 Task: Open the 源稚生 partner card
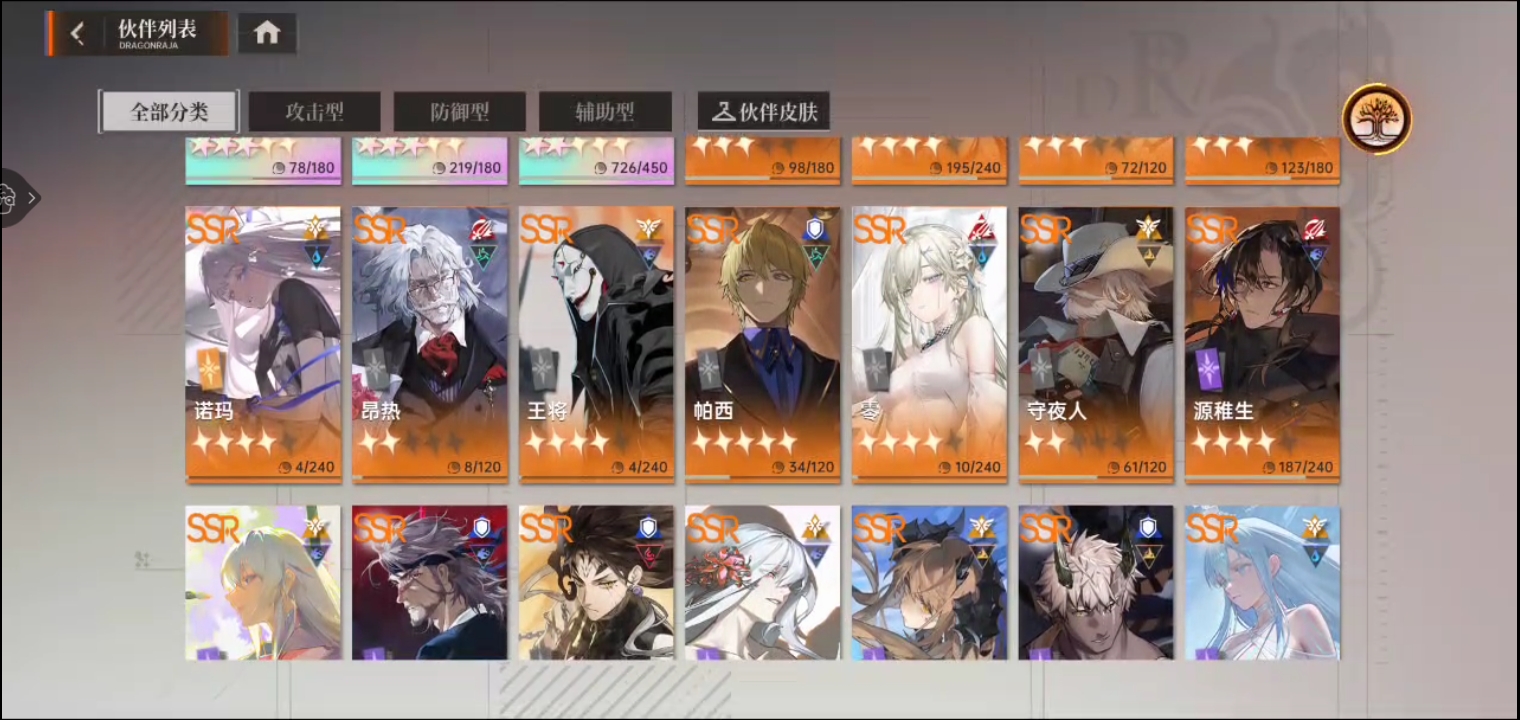(x=1262, y=344)
